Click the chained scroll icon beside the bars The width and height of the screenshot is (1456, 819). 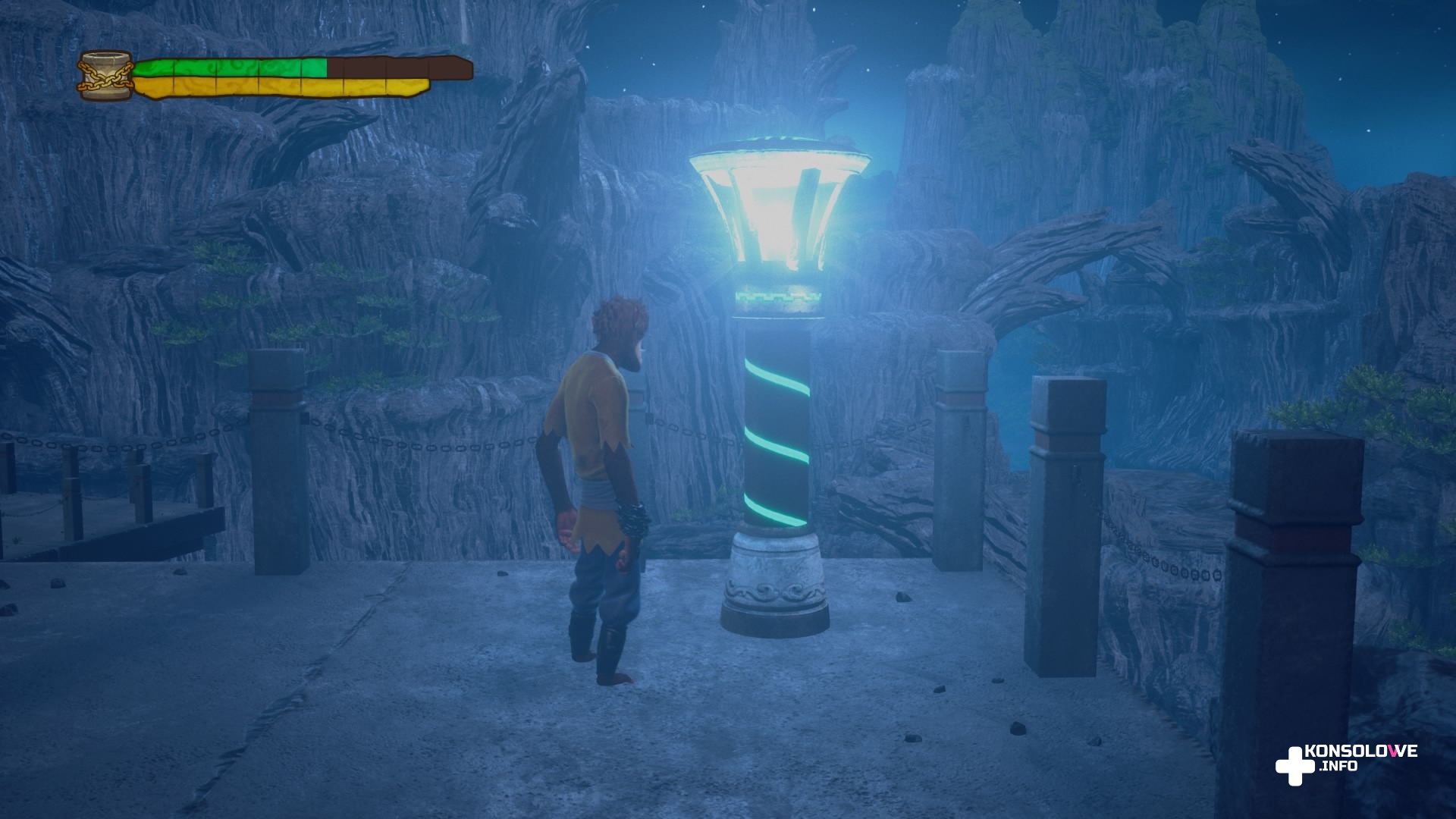coord(106,76)
